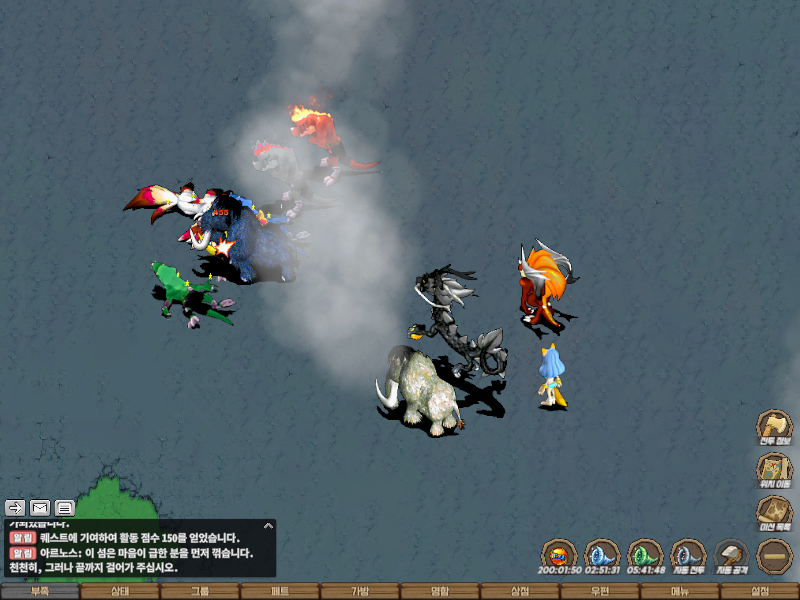Select the green horn buff icon
Viewport: 800px width, 600px height.
[x=645, y=556]
